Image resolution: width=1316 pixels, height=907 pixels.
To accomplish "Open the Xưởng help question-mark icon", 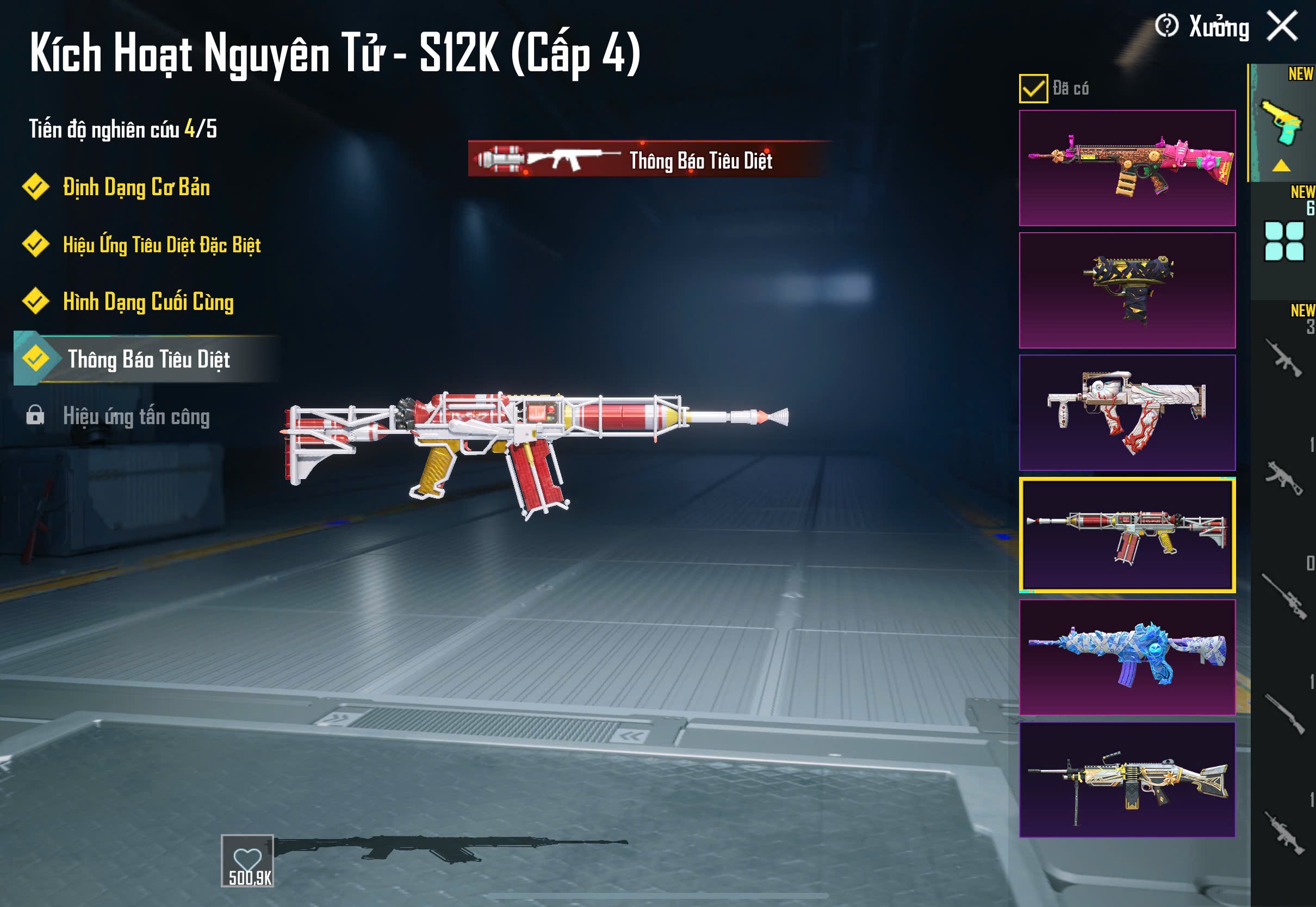I will [x=1166, y=26].
